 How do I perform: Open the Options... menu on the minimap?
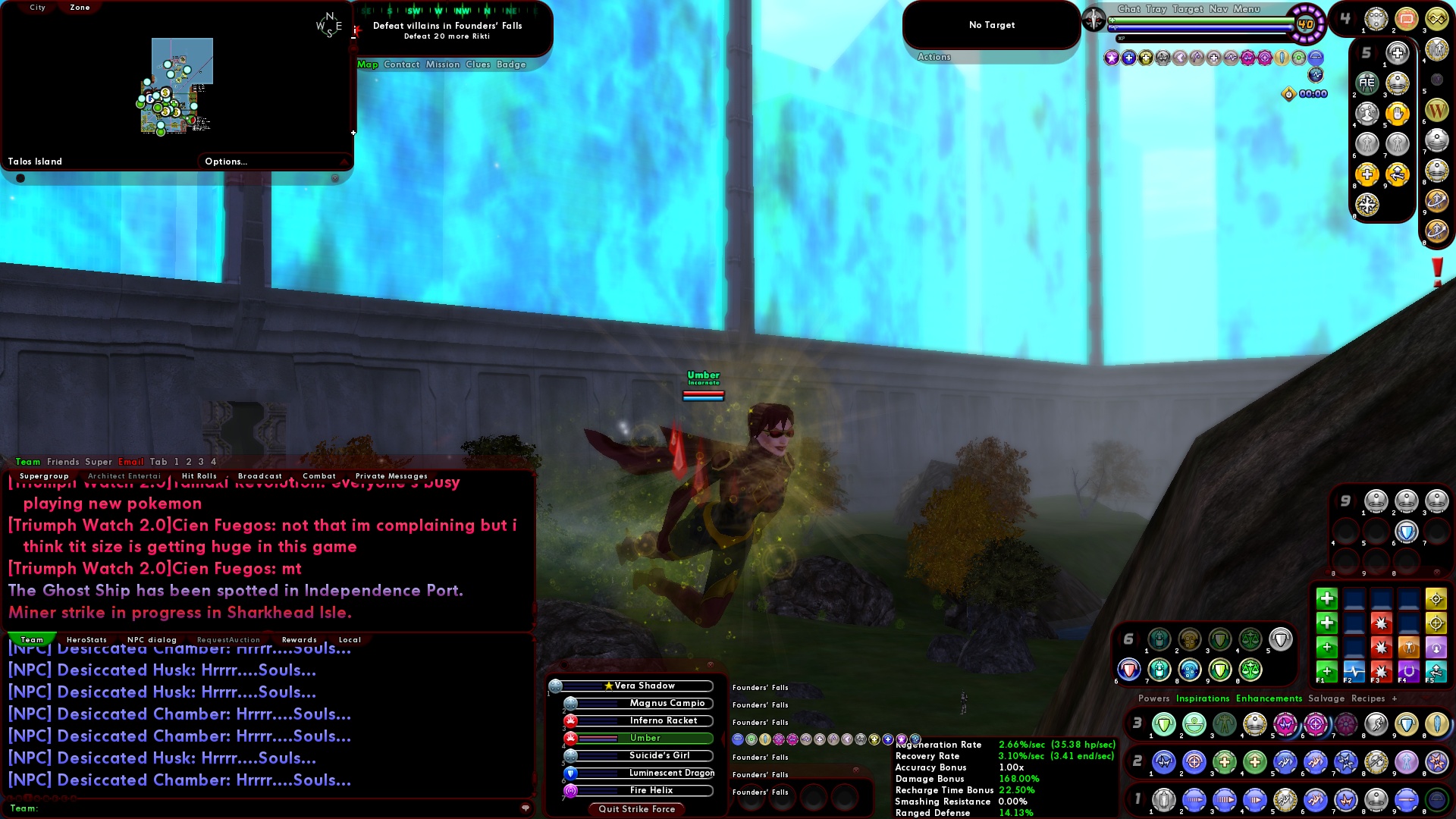coord(225,161)
